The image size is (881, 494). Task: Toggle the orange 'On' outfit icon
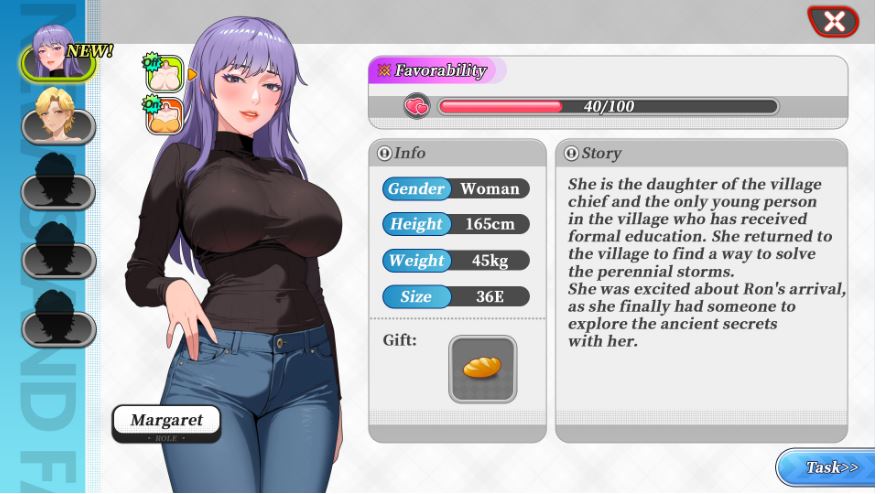click(163, 116)
